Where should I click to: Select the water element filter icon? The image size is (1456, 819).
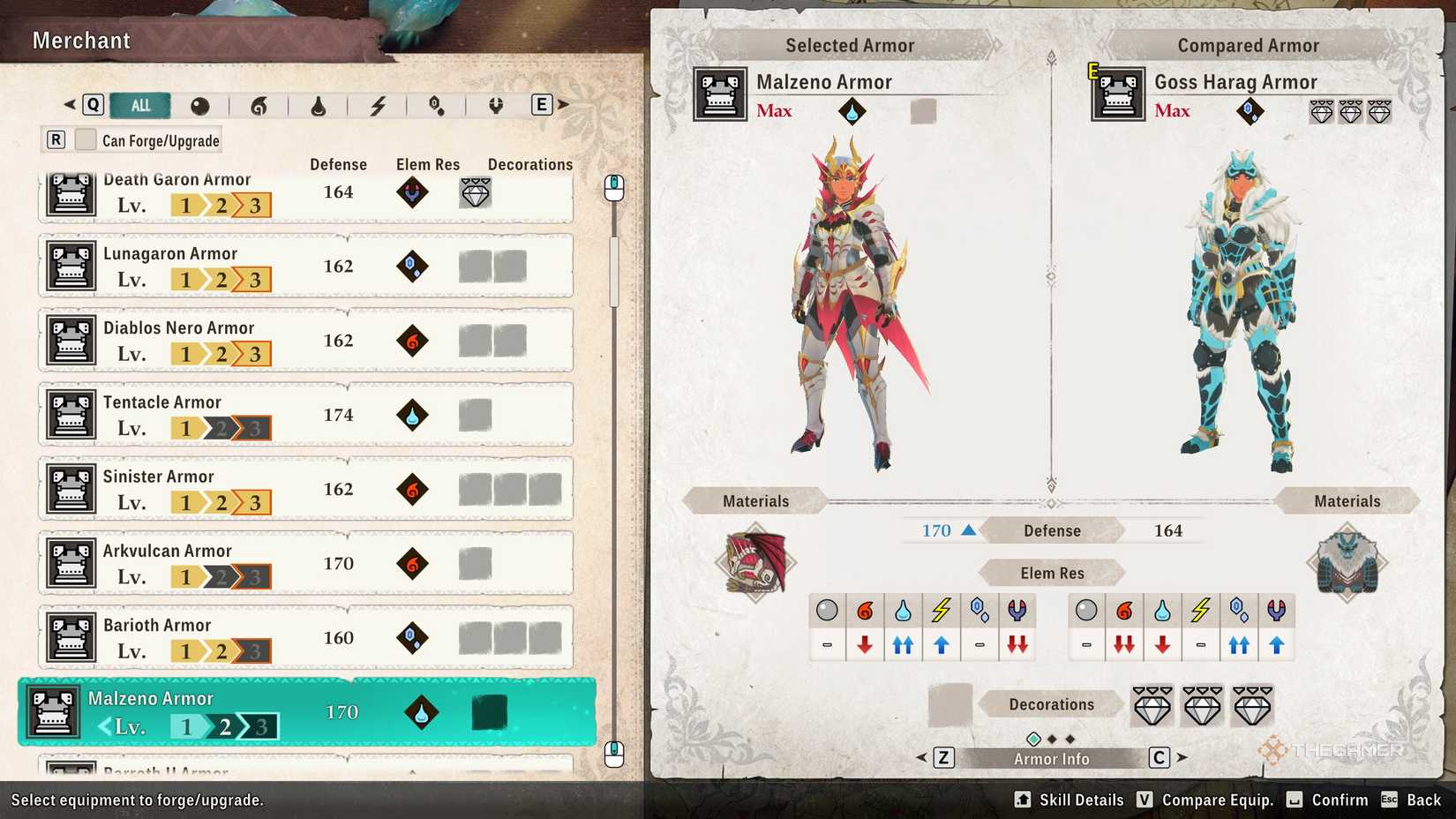[319, 106]
